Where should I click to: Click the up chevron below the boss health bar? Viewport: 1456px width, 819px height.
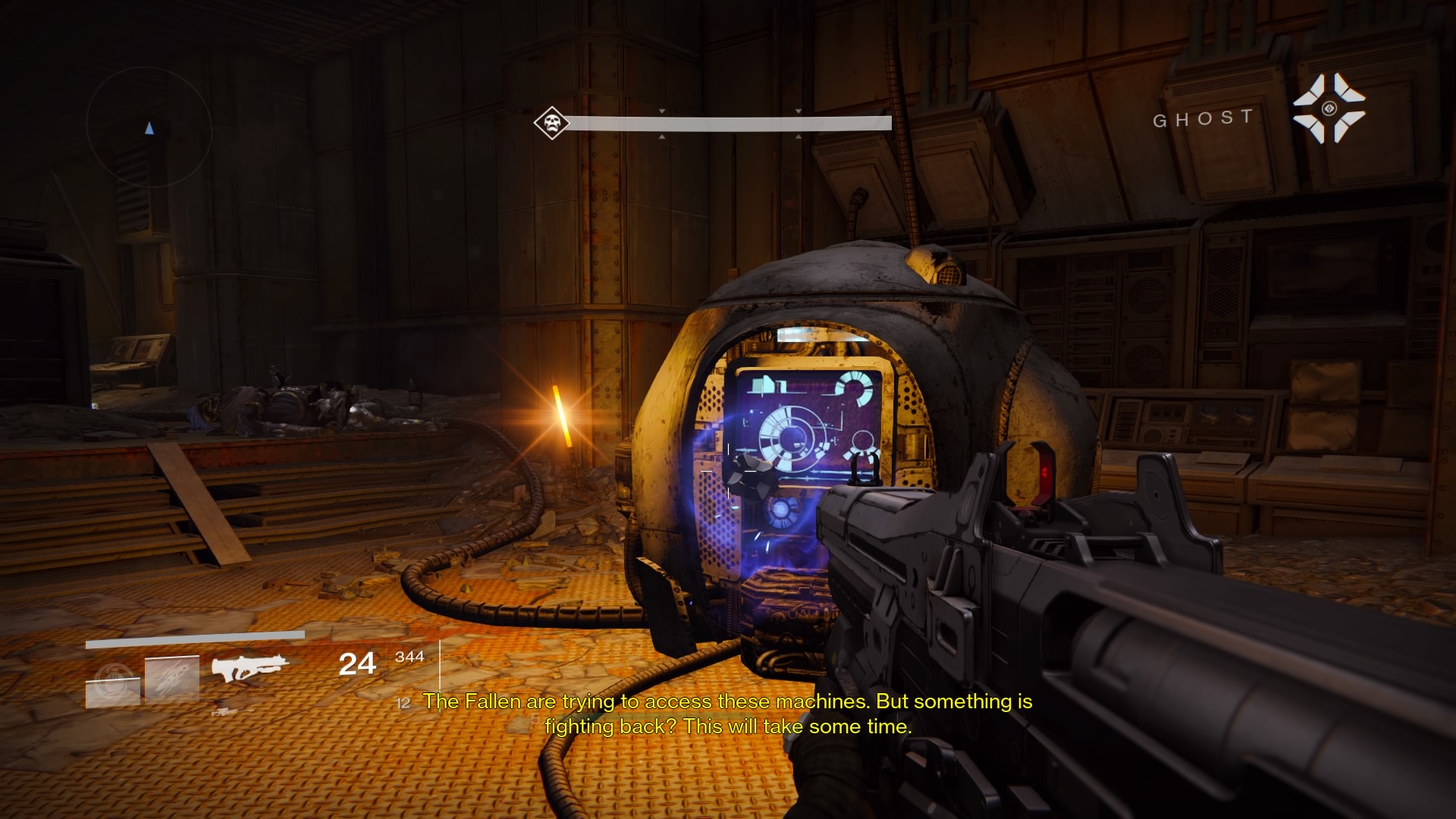(662, 137)
